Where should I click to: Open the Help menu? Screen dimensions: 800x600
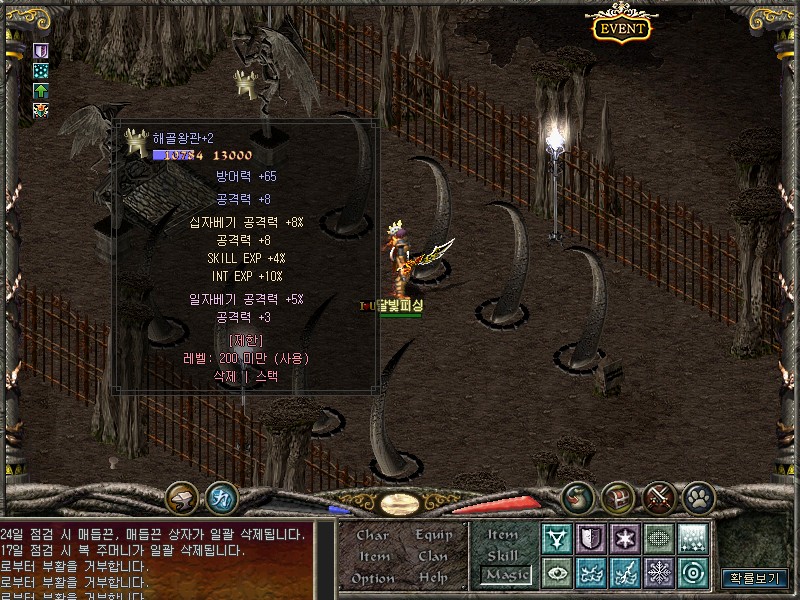433,578
